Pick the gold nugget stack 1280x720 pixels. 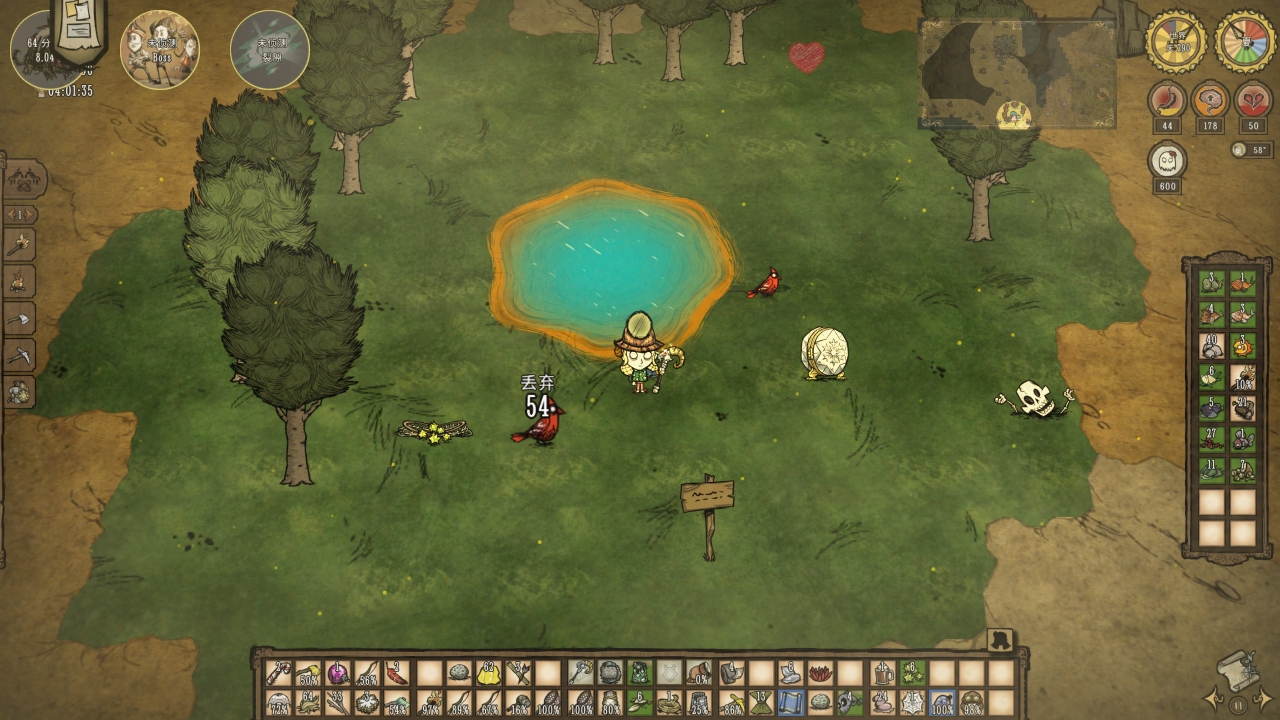488,673
